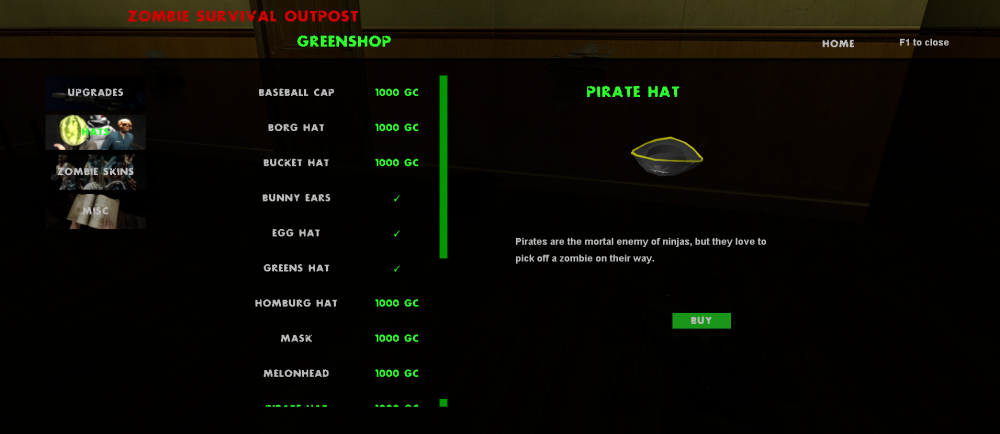1000x434 pixels.
Task: Select the Mask item
Action: point(296,338)
